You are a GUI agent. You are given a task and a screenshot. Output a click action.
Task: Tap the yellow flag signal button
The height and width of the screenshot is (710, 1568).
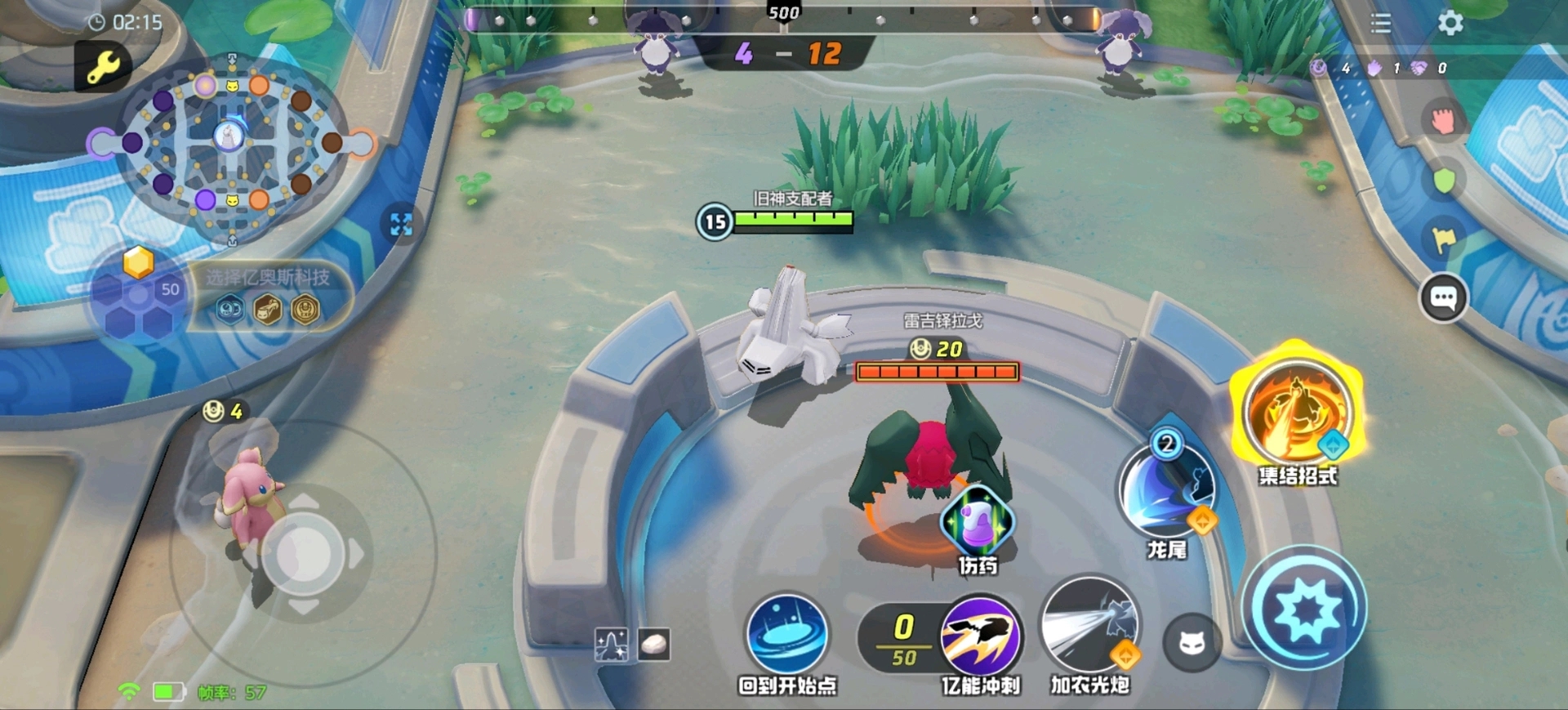coord(1444,239)
